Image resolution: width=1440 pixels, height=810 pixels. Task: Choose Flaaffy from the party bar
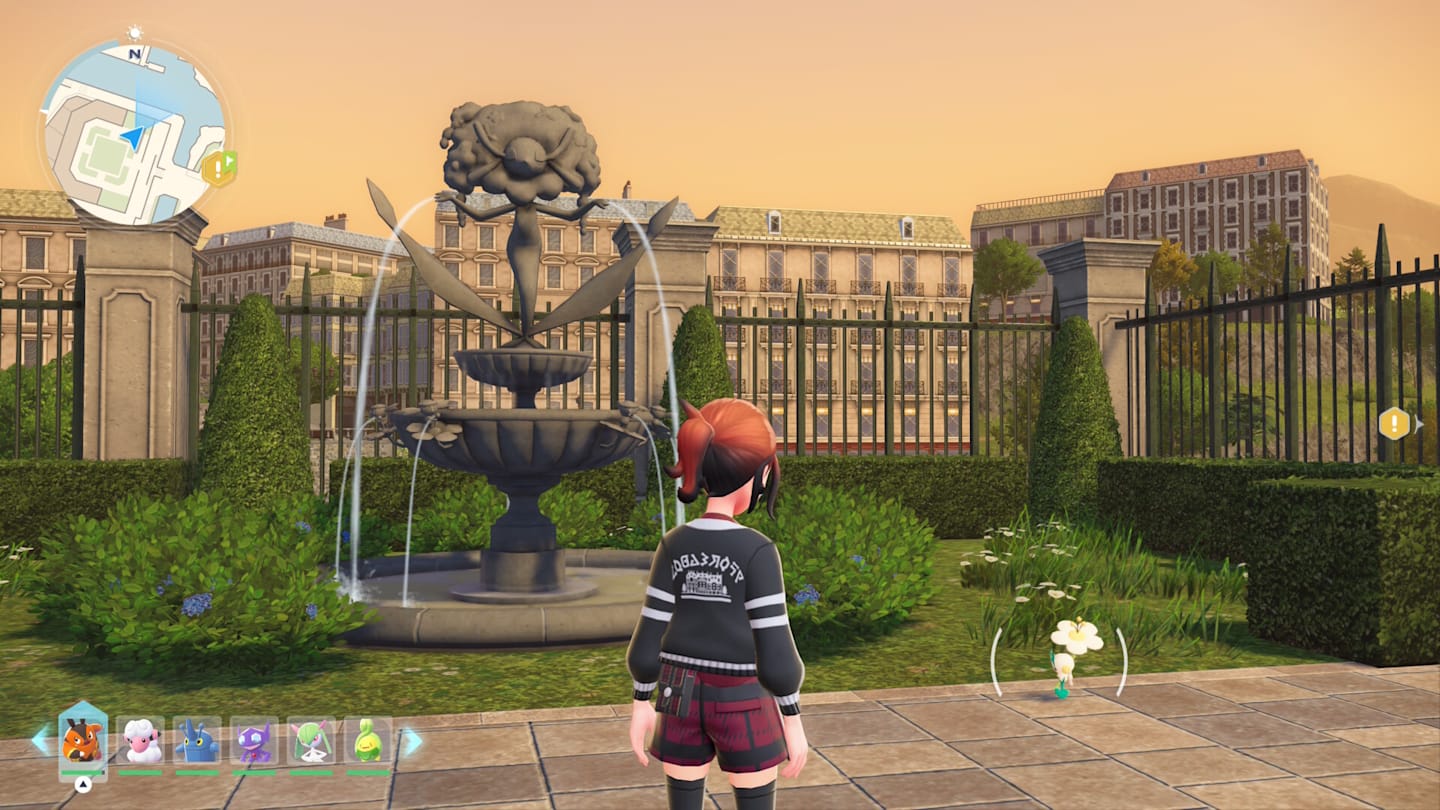140,741
